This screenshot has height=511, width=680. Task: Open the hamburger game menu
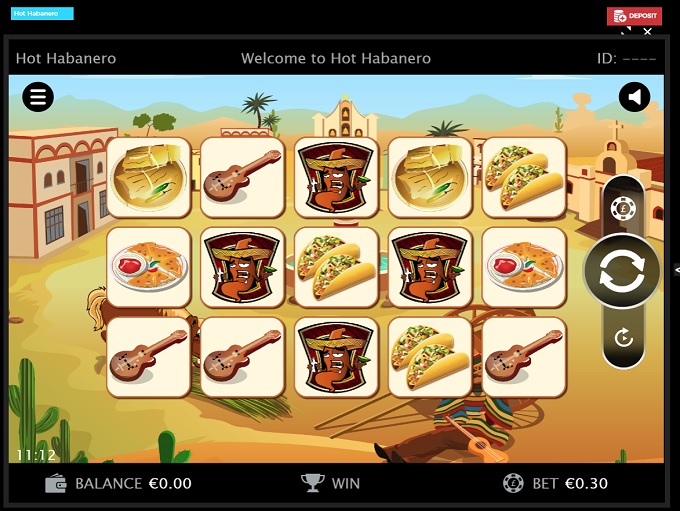pos(38,97)
